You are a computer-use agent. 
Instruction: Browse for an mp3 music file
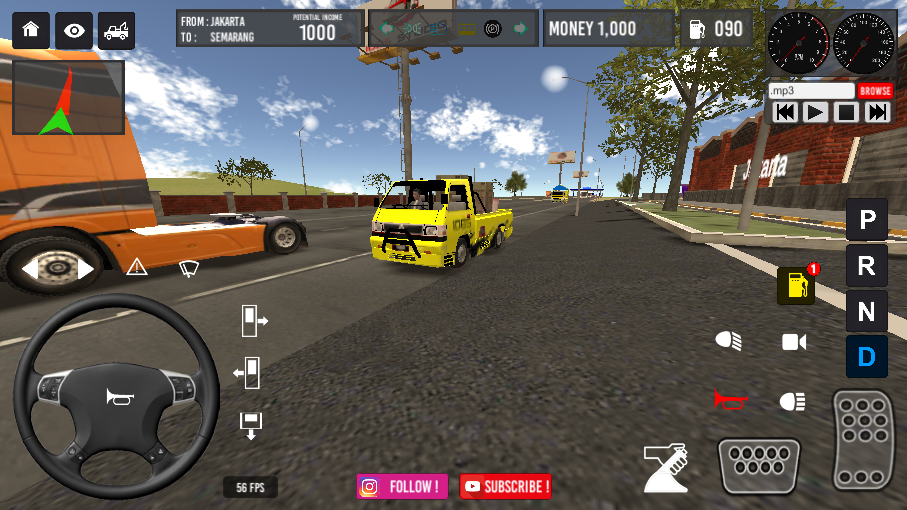pyautogui.click(x=875, y=91)
